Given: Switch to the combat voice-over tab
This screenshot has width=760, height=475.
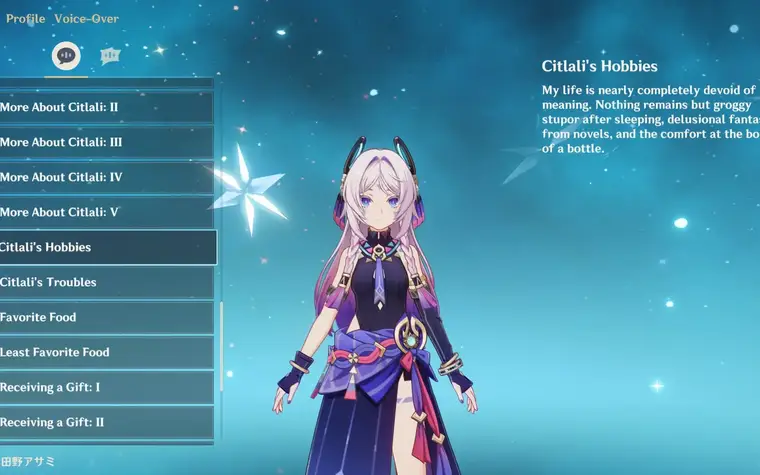Looking at the screenshot, I should pyautogui.click(x=110, y=56).
